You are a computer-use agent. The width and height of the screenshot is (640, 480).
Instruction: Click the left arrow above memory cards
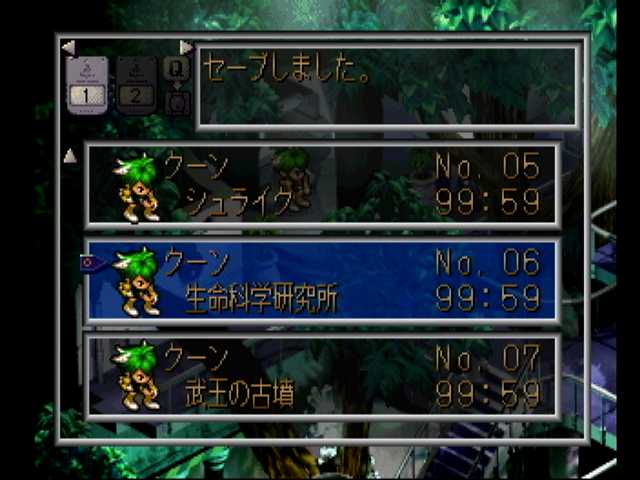point(67,47)
